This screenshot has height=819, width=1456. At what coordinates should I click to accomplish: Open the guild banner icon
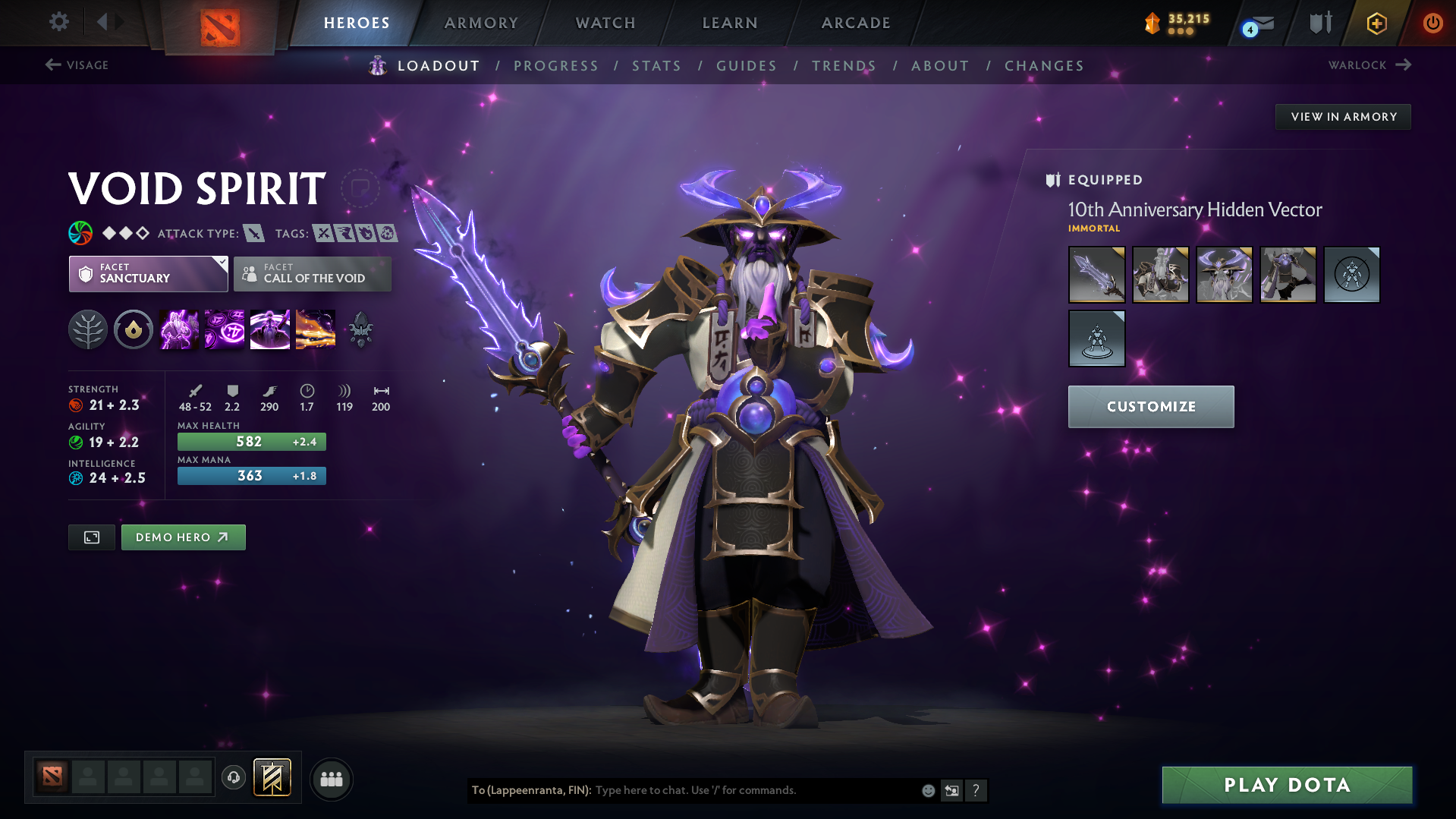pyautogui.click(x=271, y=777)
